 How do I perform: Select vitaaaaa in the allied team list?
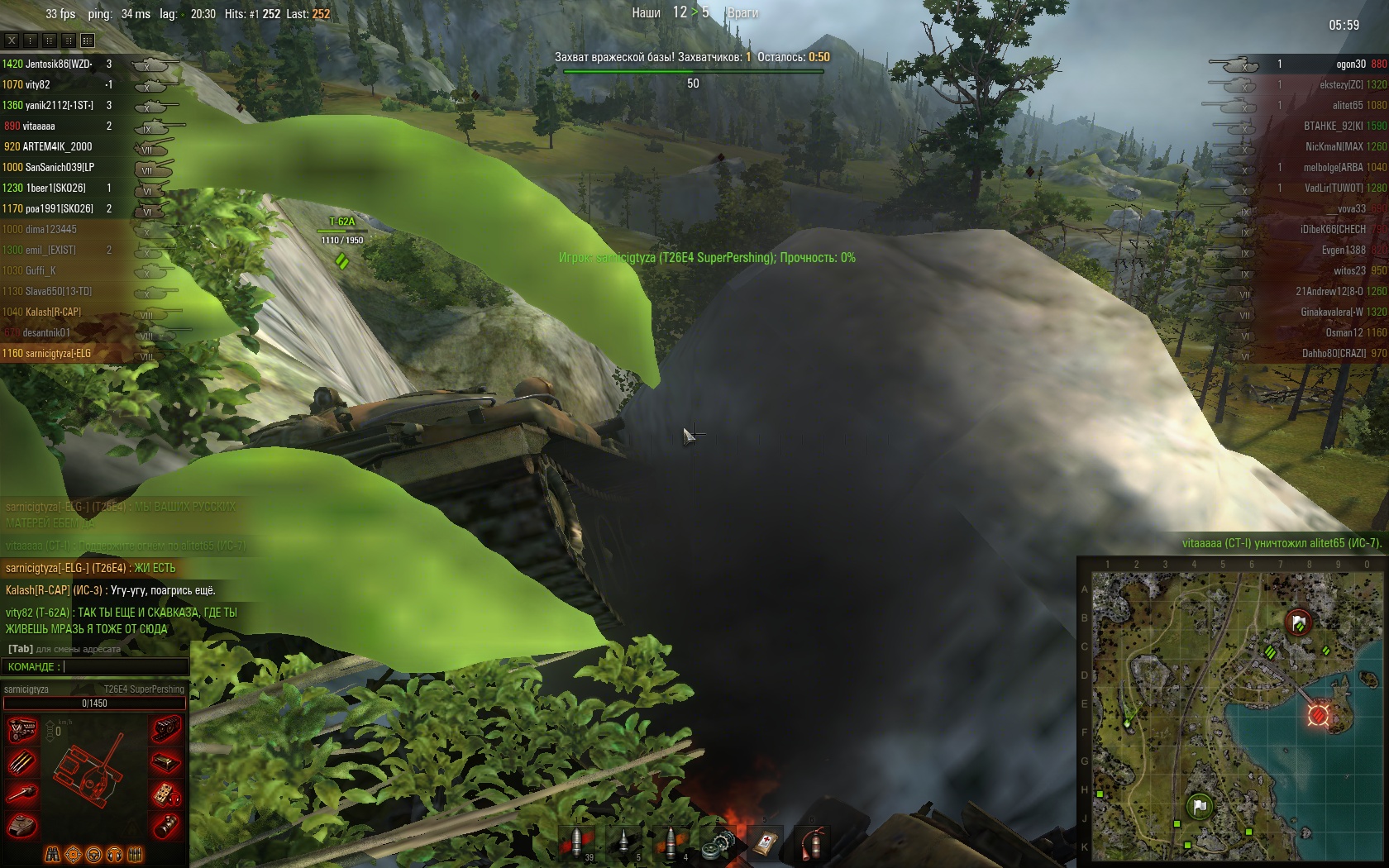(39, 126)
